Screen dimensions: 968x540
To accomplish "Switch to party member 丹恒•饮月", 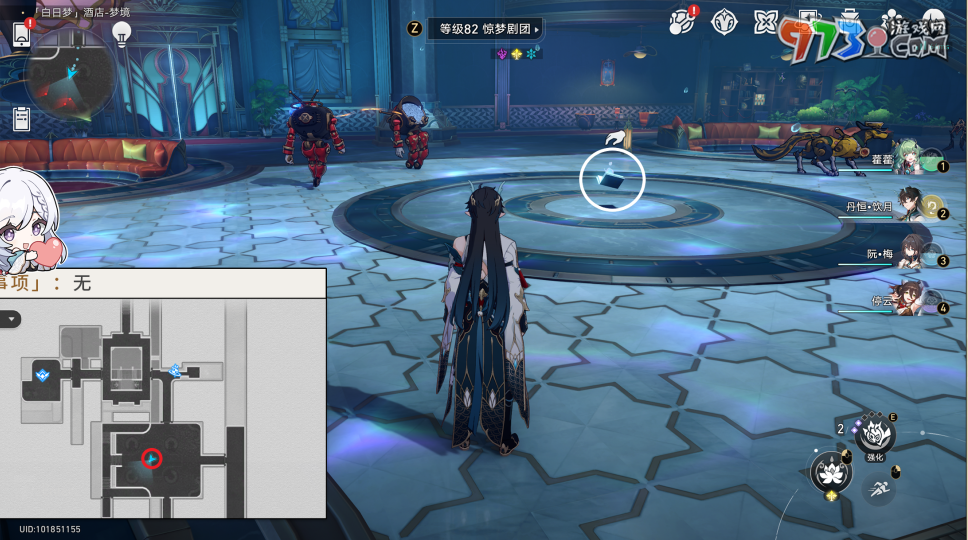I will [x=908, y=207].
